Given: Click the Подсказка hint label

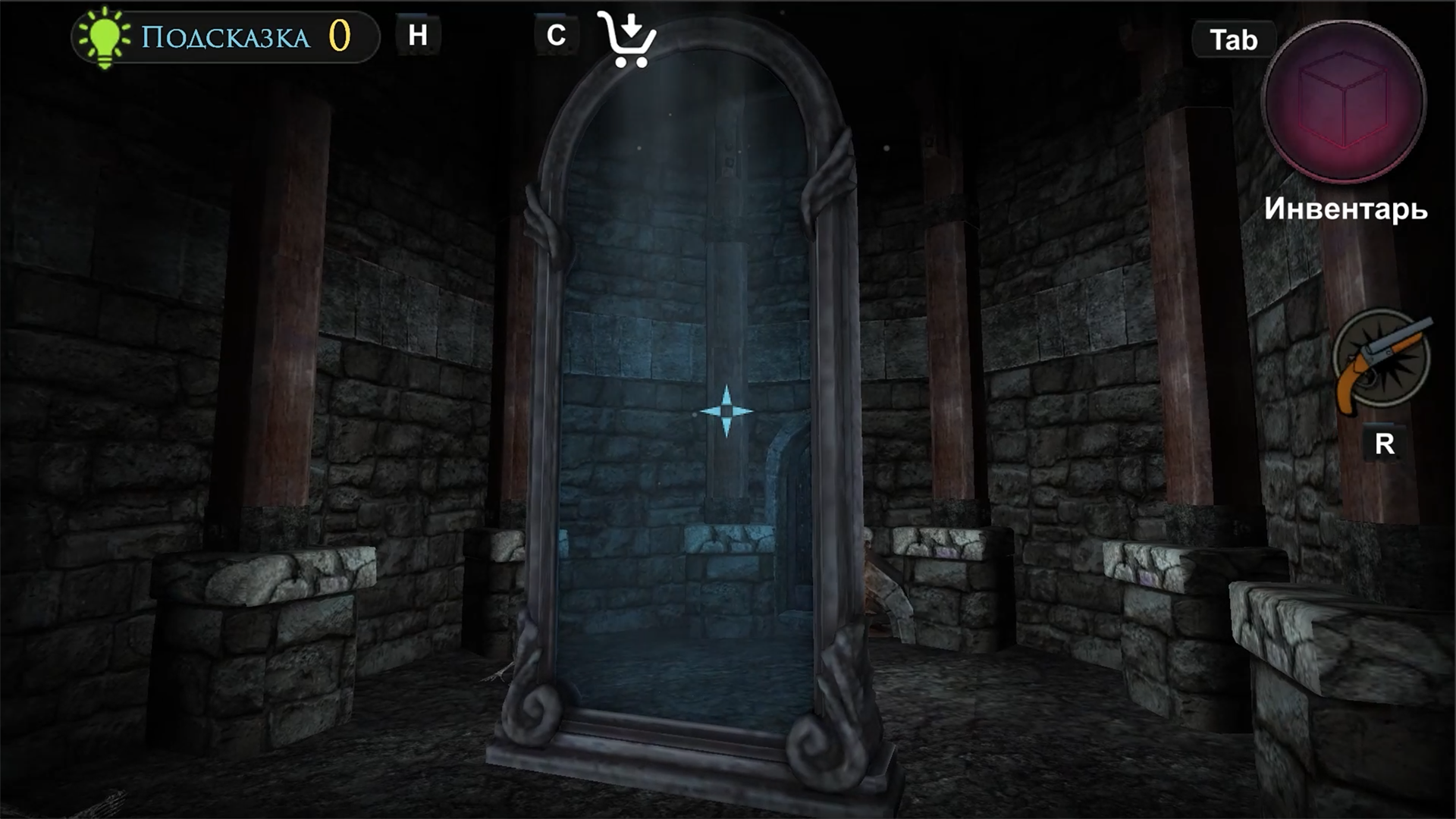Looking at the screenshot, I should pyautogui.click(x=224, y=34).
